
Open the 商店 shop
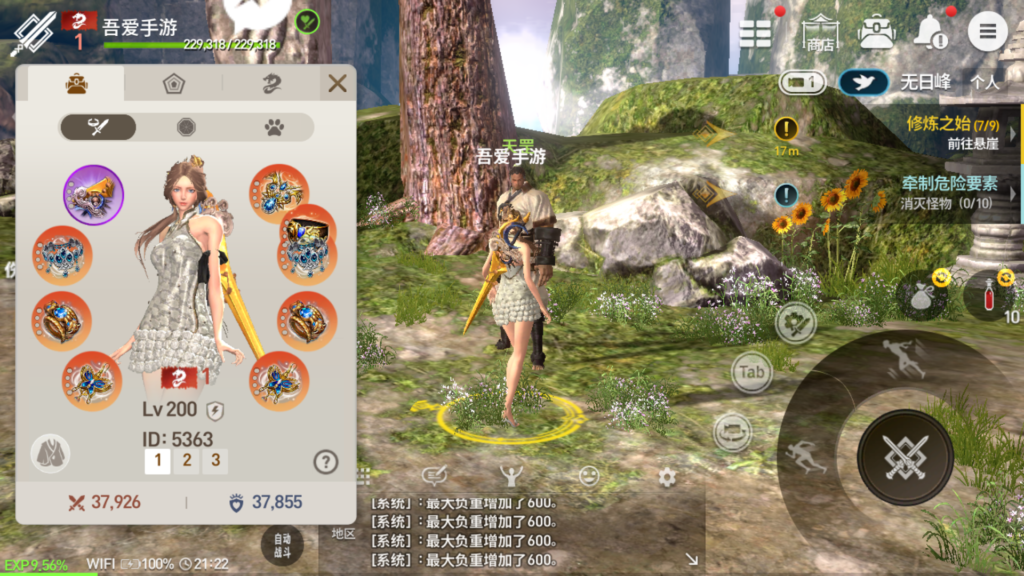click(x=820, y=34)
